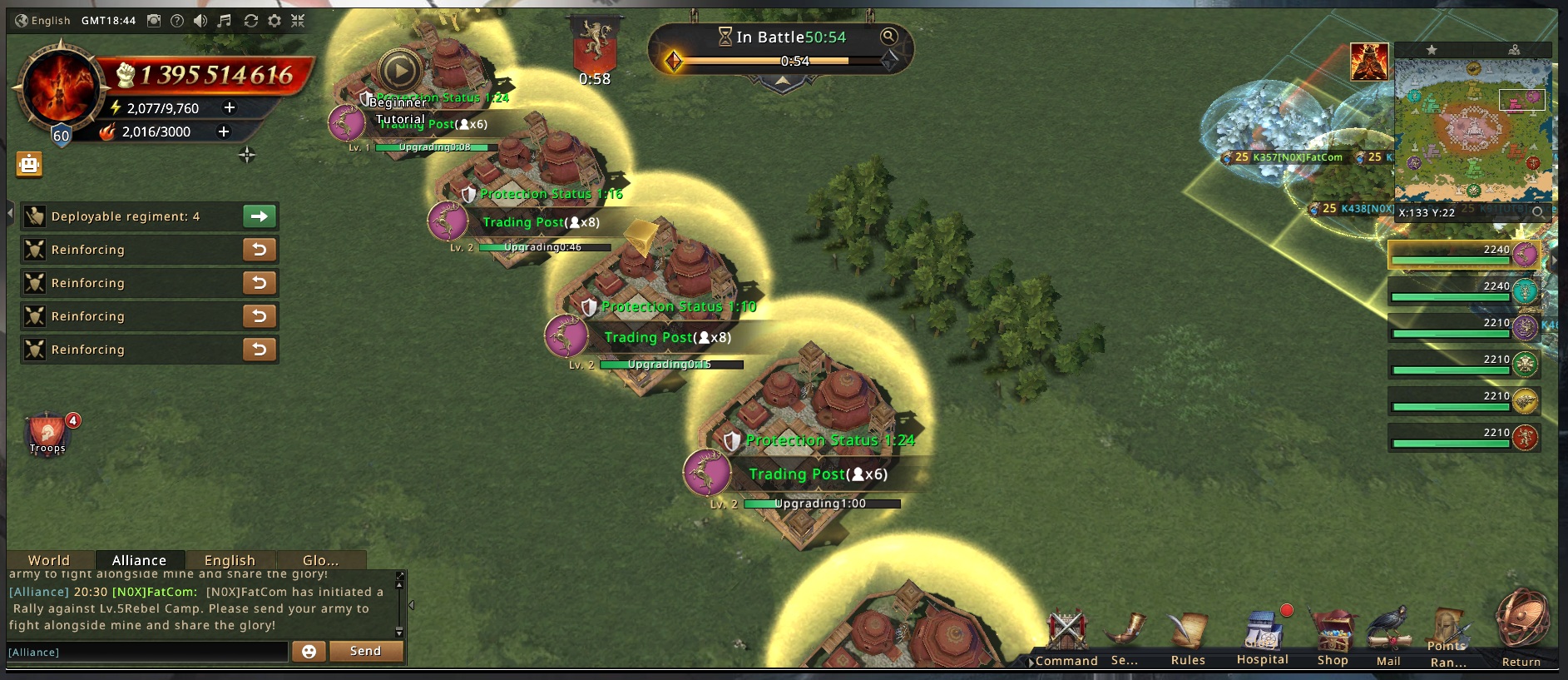Switch to the World chat tab
Viewport: 1568px width, 680px height.
coord(49,560)
